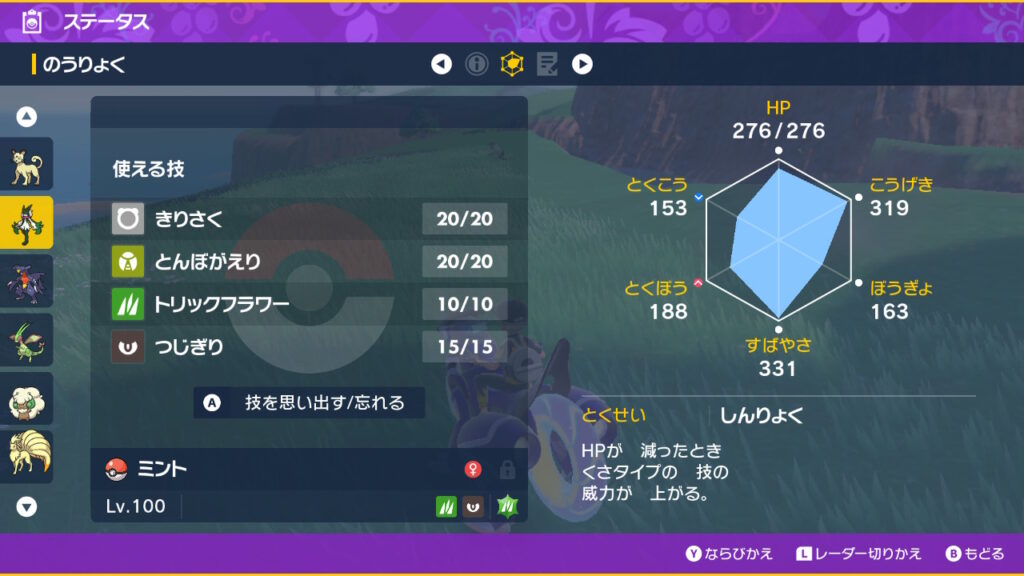Choose the つじぎり move
Viewport: 1024px width, 576px height.
pos(309,347)
